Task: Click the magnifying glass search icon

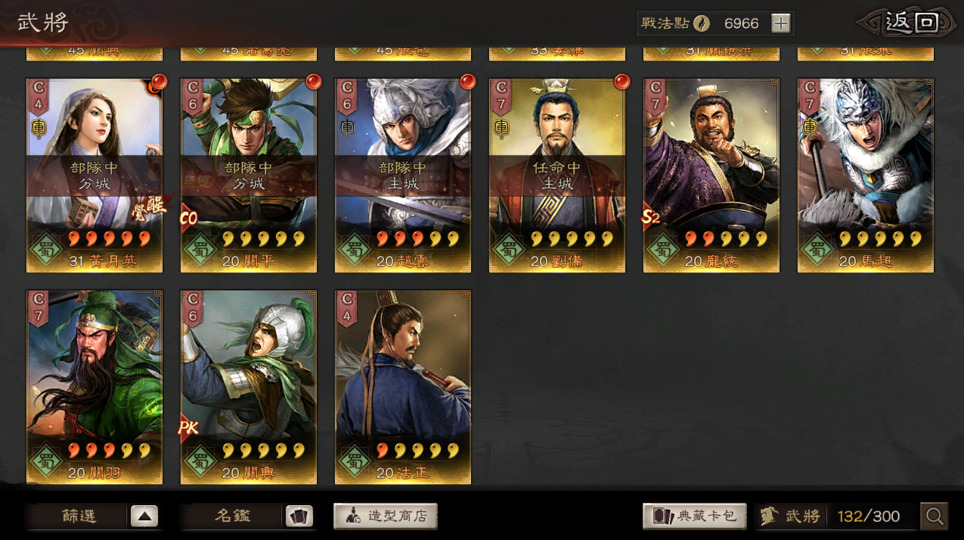Action: click(934, 516)
